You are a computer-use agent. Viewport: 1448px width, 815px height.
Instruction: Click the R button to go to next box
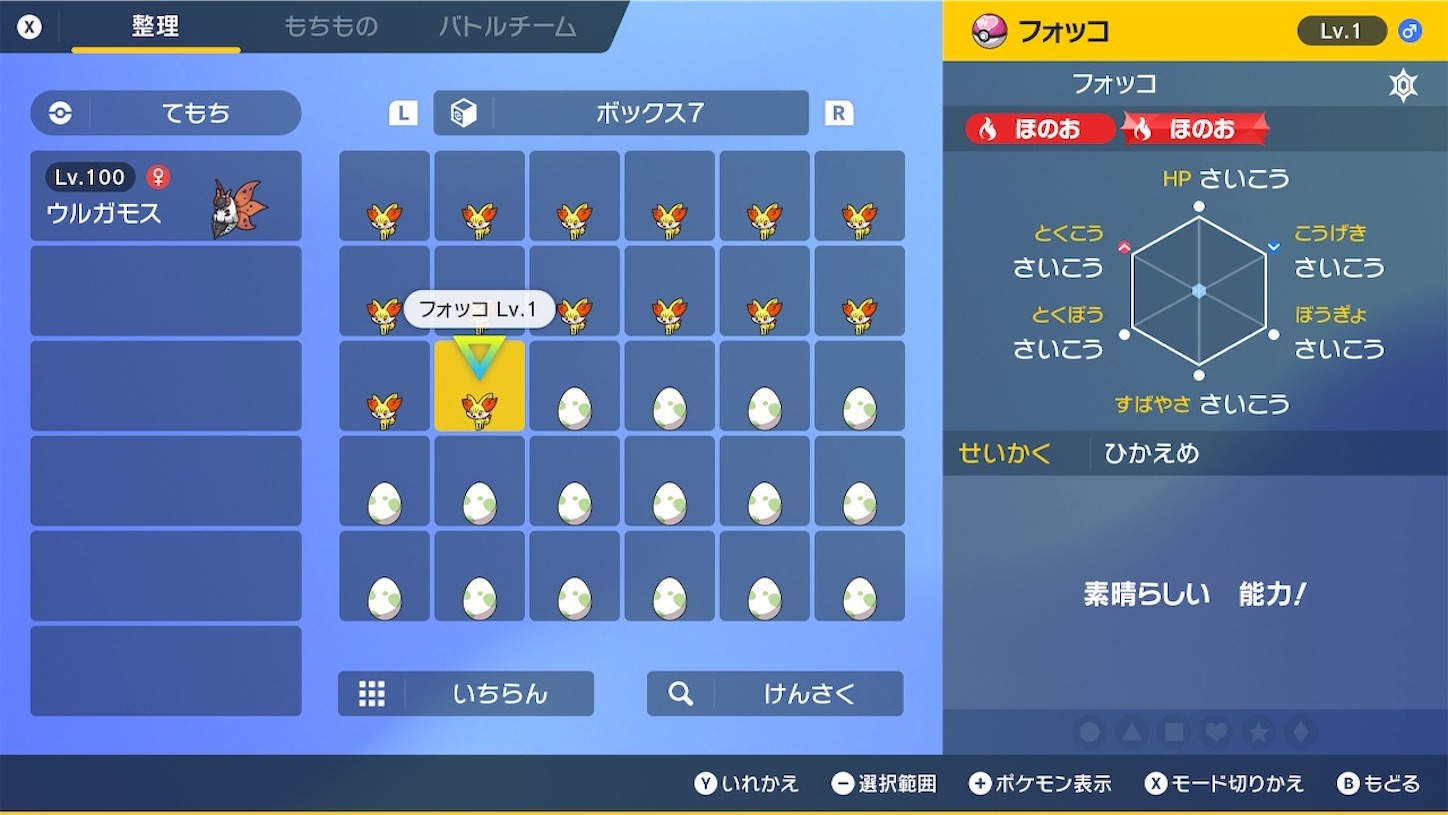pos(839,113)
